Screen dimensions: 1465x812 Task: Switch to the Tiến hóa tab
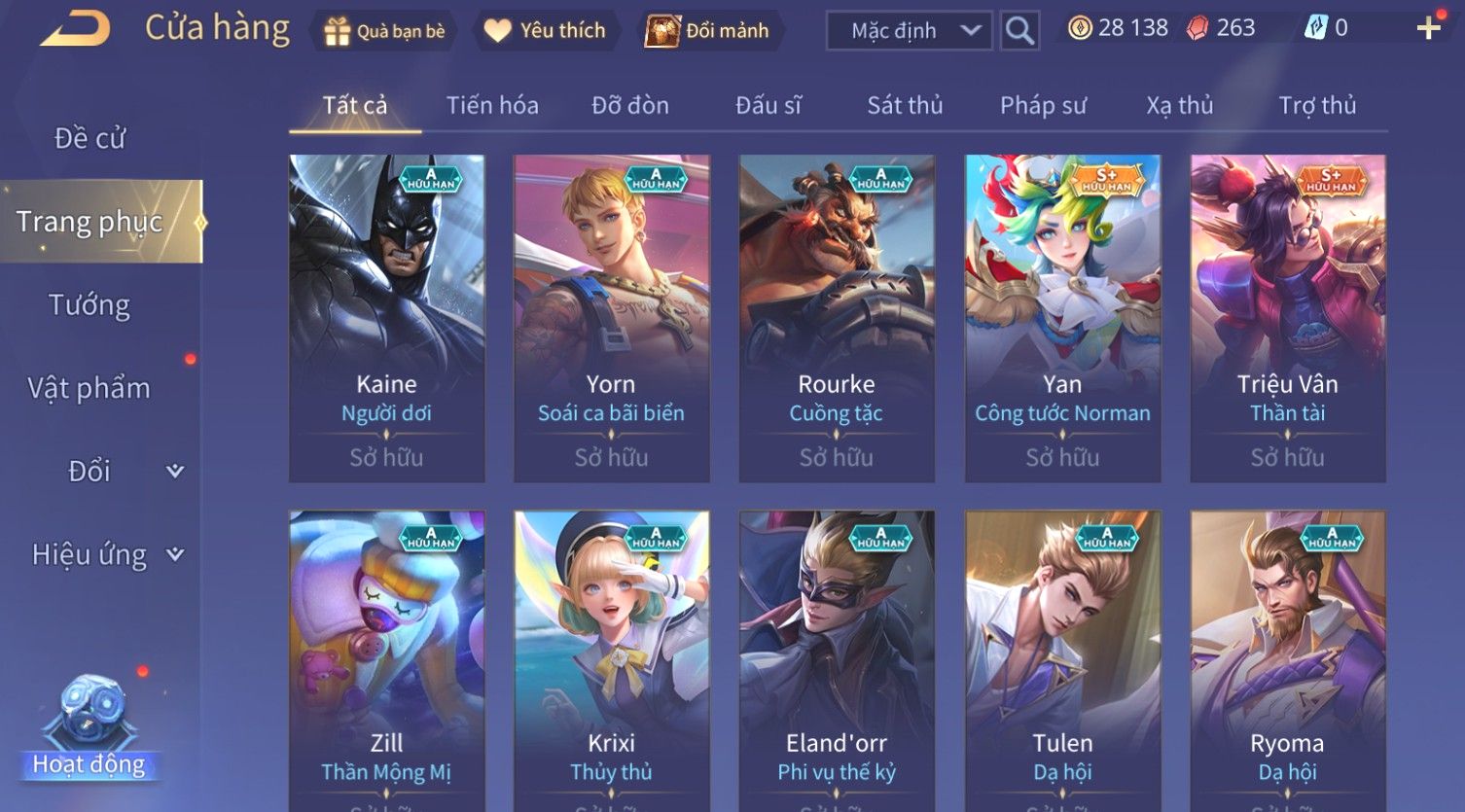click(x=492, y=105)
